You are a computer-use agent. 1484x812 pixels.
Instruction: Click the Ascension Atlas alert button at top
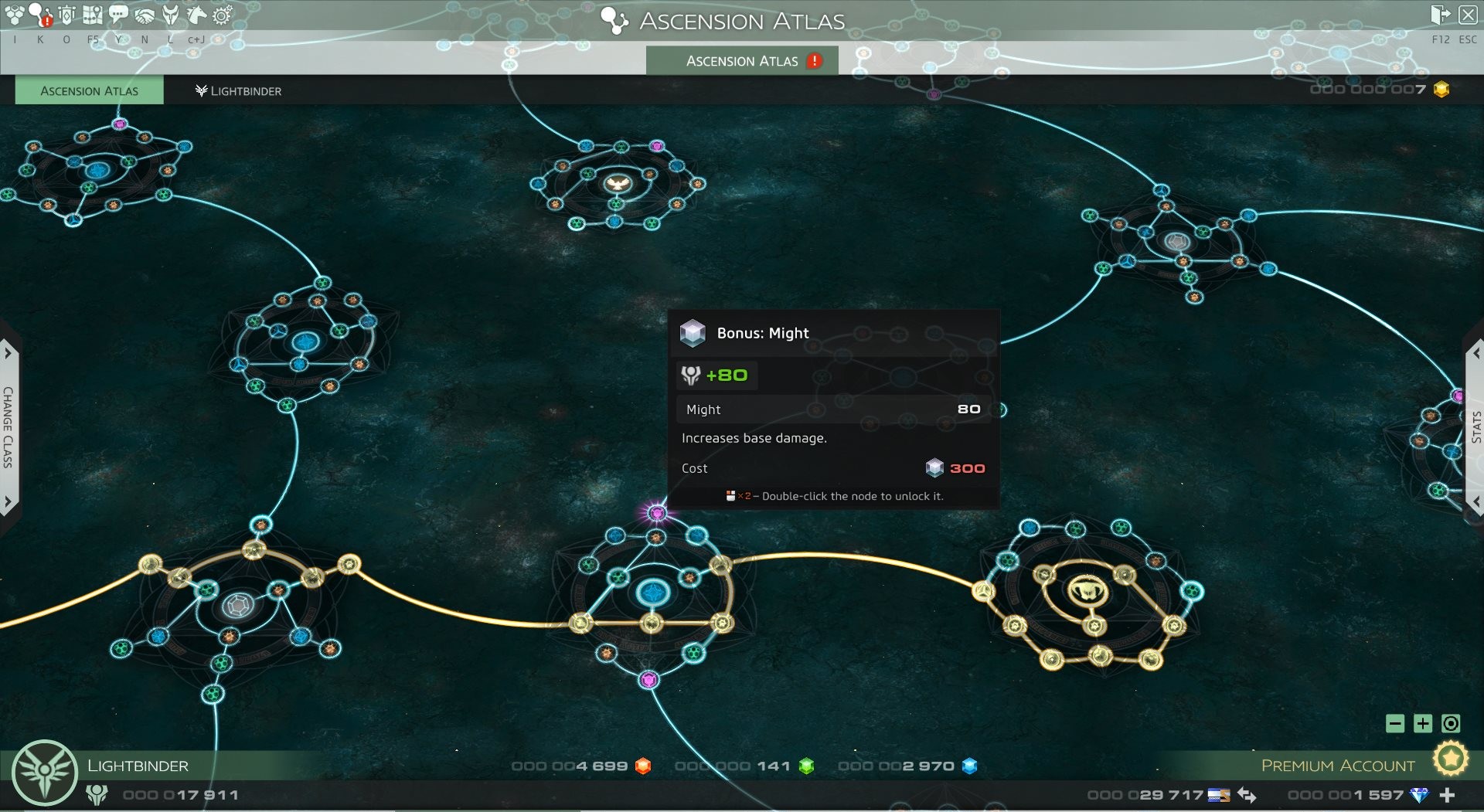pyautogui.click(x=740, y=60)
